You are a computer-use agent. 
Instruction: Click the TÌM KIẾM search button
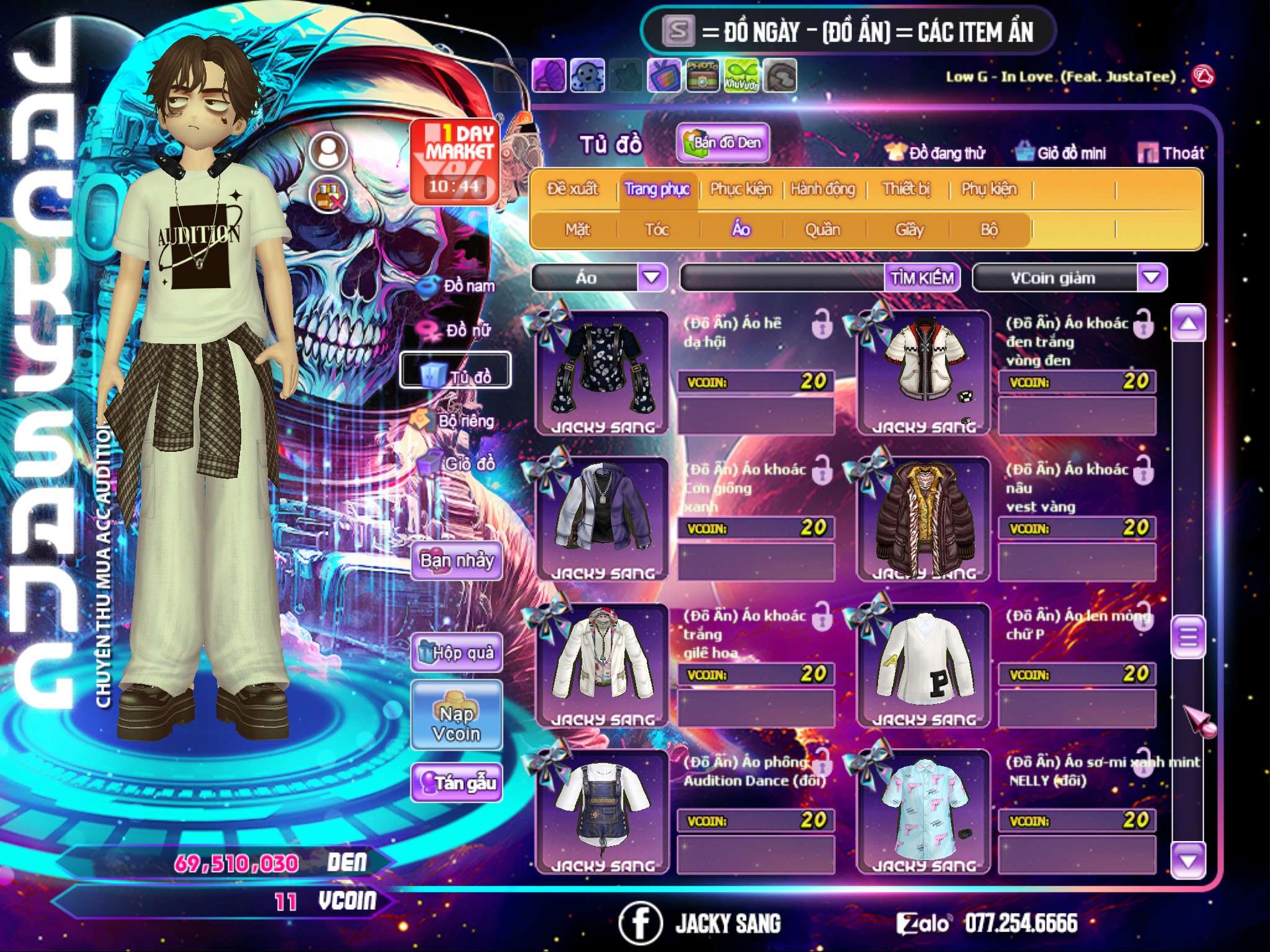pyautogui.click(x=921, y=278)
